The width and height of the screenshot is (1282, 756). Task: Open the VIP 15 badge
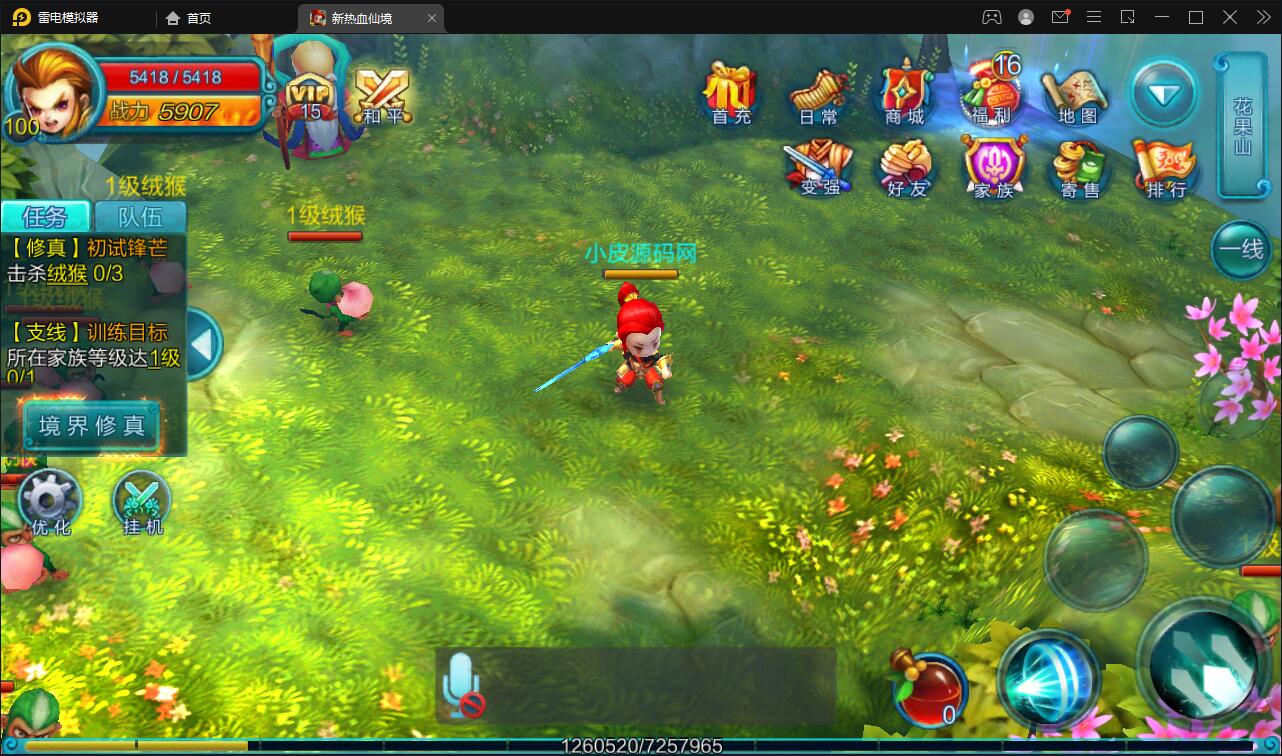click(311, 97)
